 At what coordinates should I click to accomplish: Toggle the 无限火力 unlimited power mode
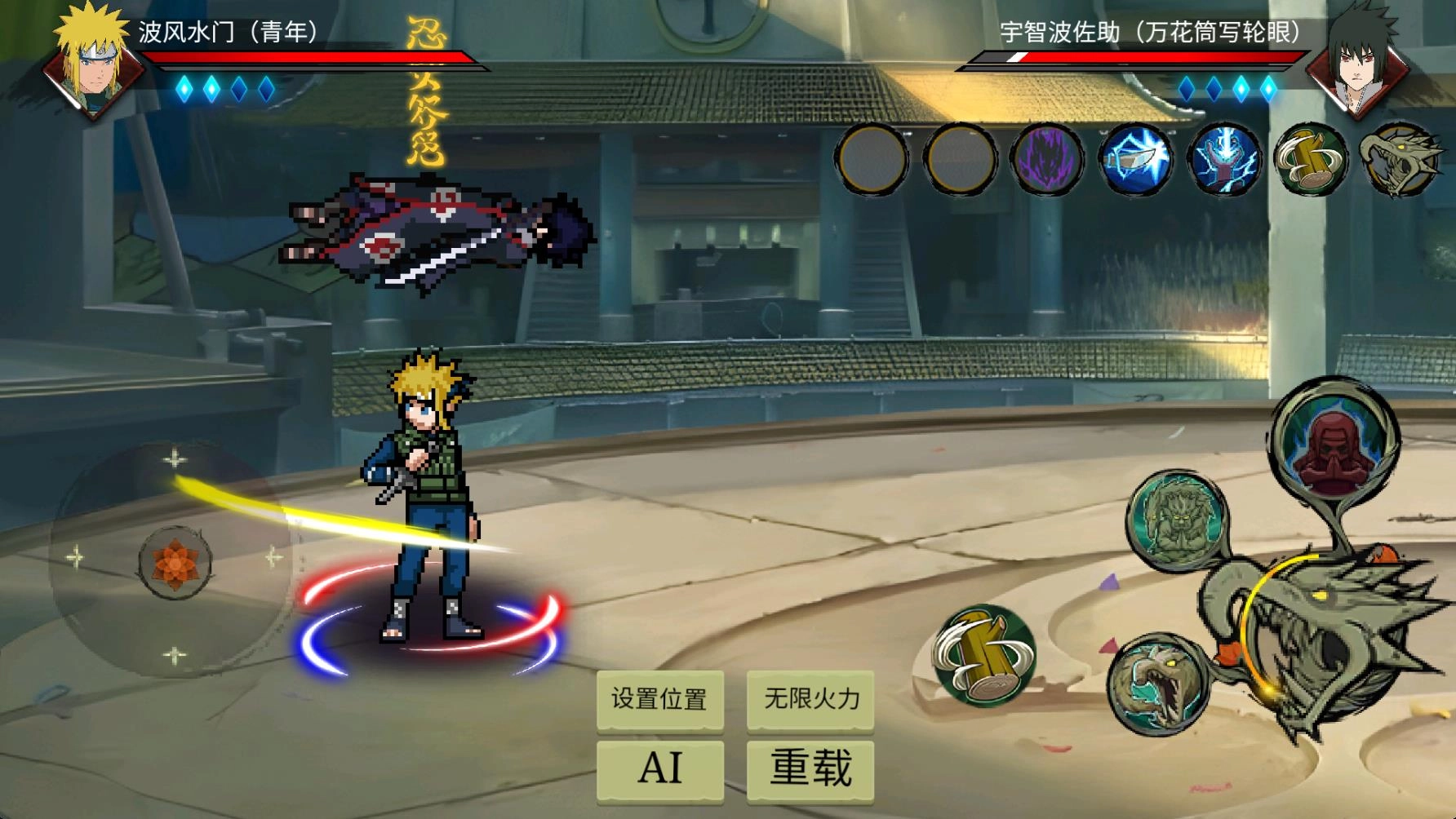(810, 699)
